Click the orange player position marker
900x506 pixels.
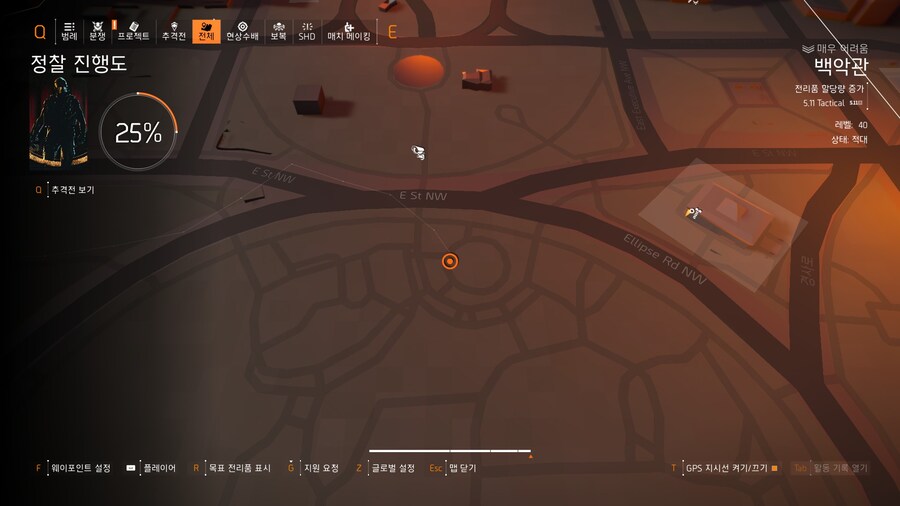coord(450,262)
